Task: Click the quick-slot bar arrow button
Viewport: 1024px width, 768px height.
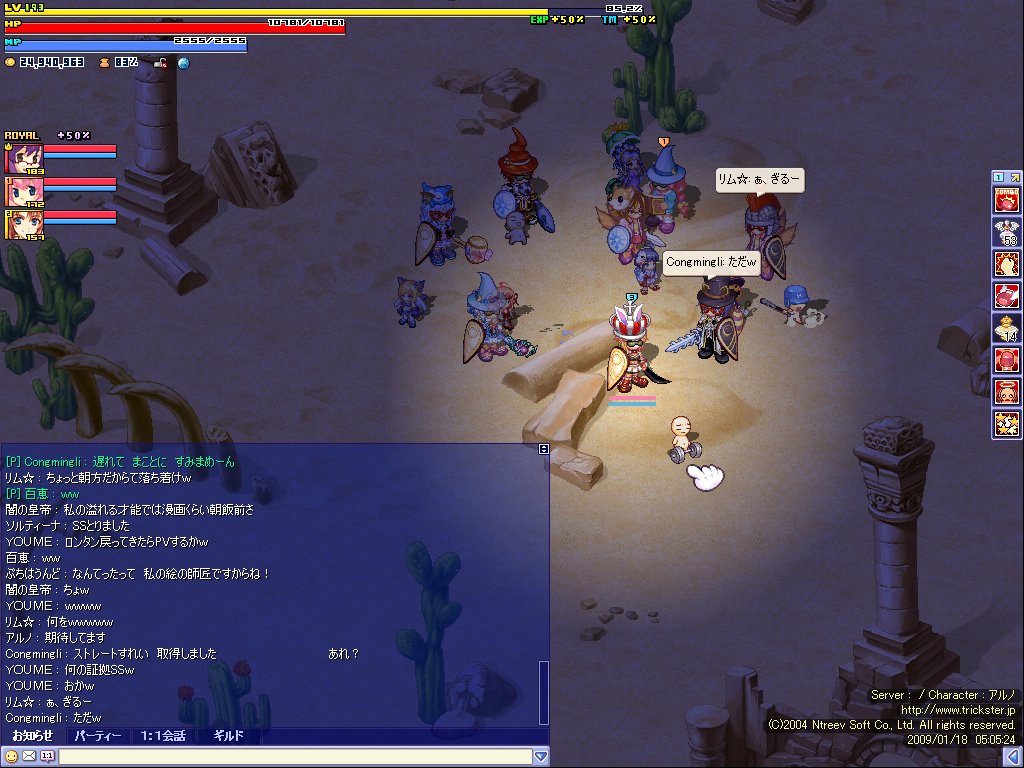Action: (x=1014, y=177)
